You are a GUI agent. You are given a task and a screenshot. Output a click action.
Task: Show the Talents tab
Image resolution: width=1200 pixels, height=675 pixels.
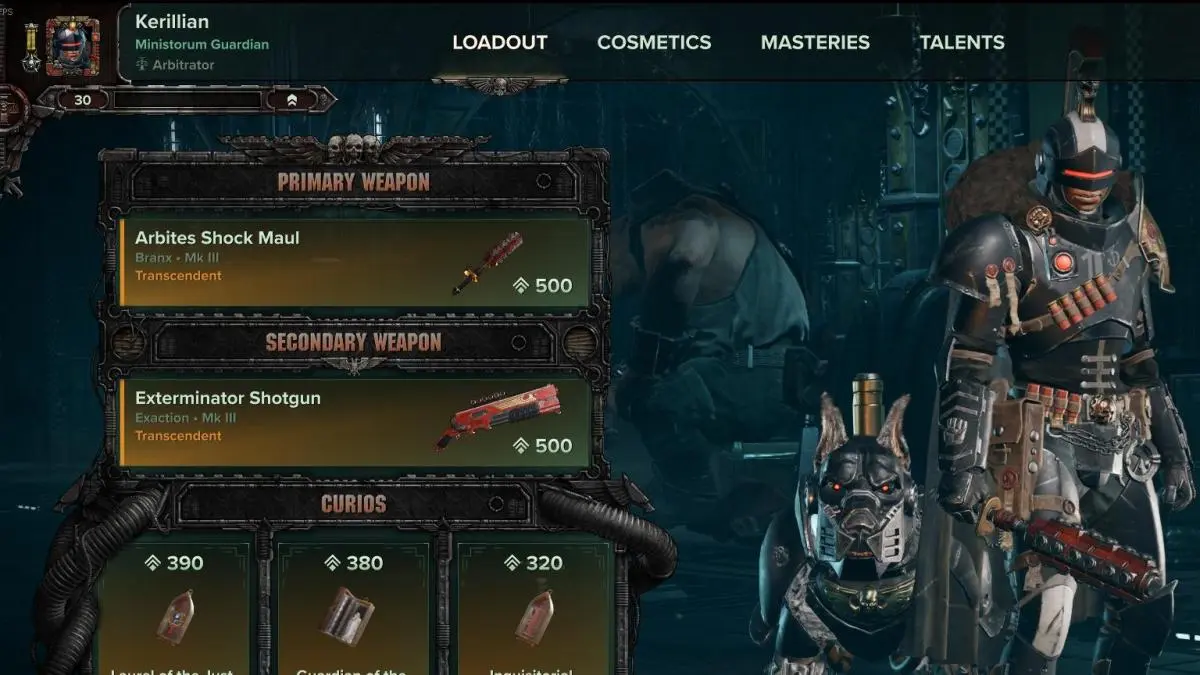click(x=962, y=42)
